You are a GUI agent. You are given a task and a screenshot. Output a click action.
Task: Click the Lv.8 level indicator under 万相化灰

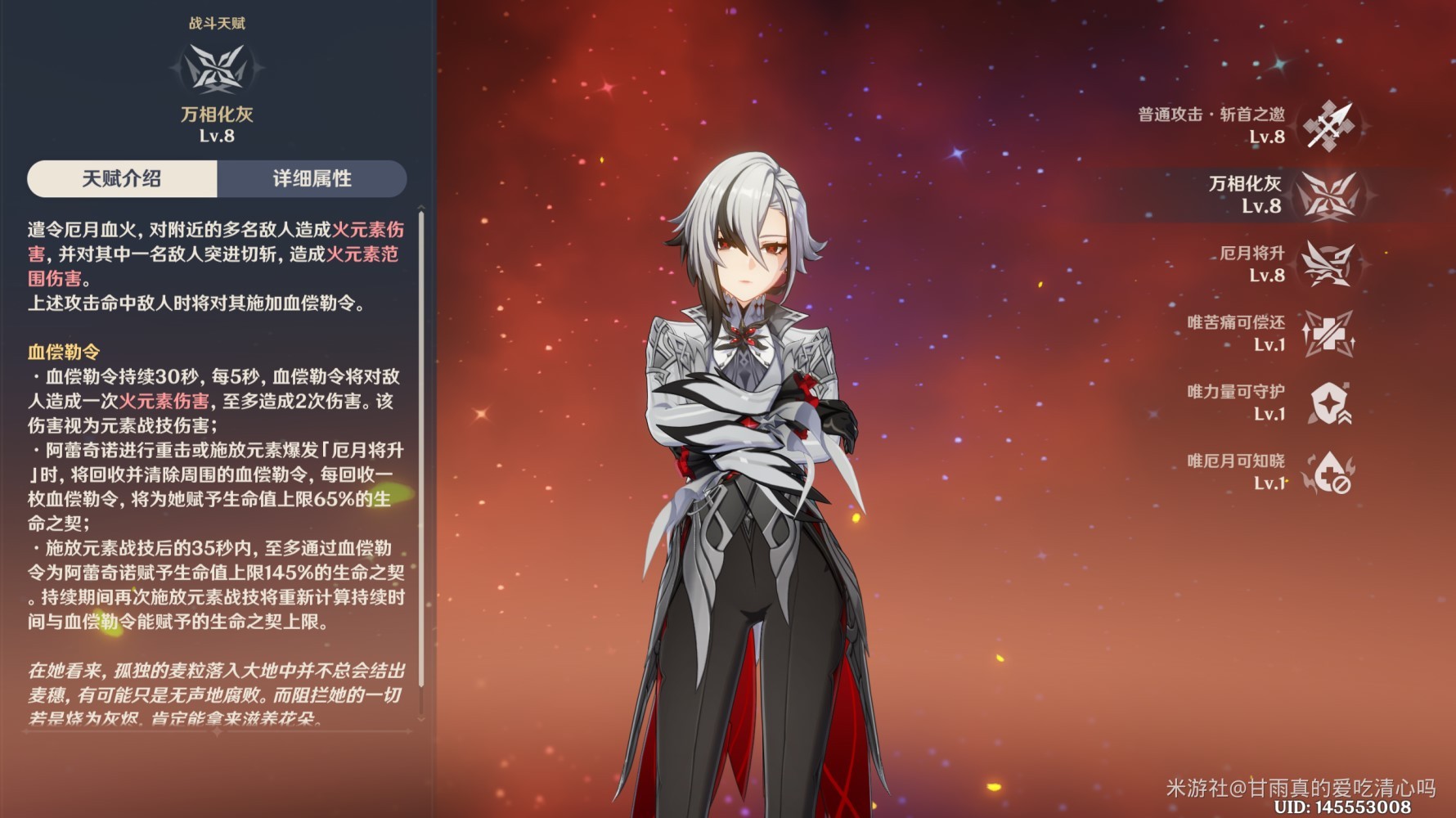pos(215,136)
